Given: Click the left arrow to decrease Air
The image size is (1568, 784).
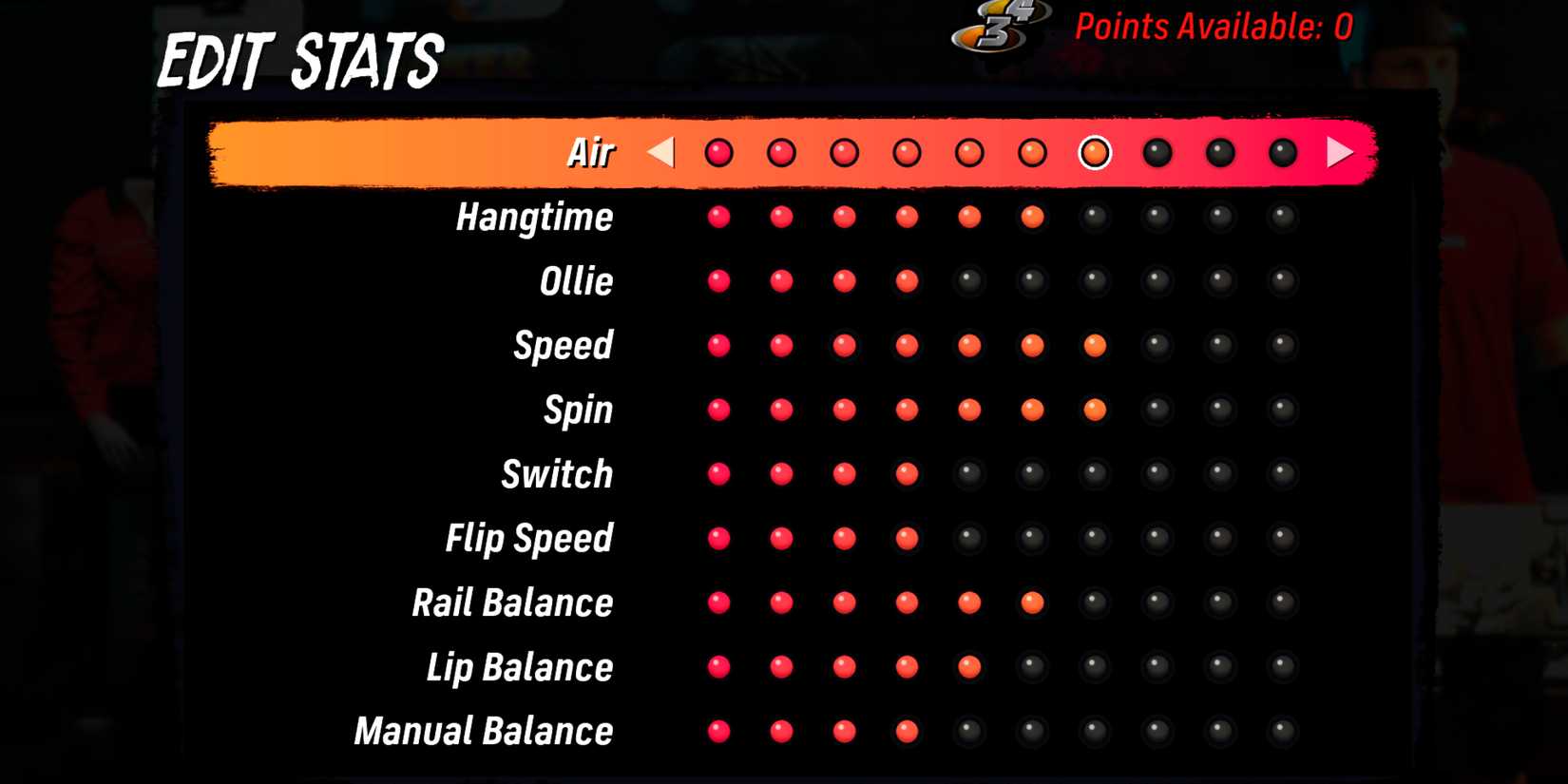Looking at the screenshot, I should tap(661, 150).
